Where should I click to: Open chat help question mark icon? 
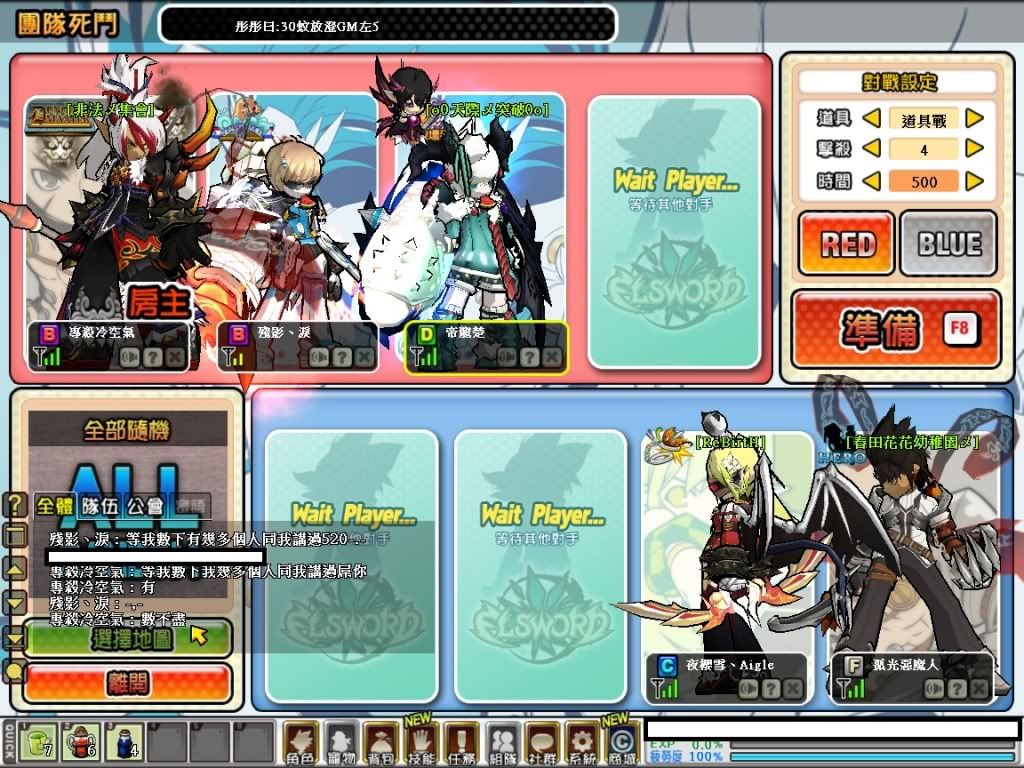(15, 505)
